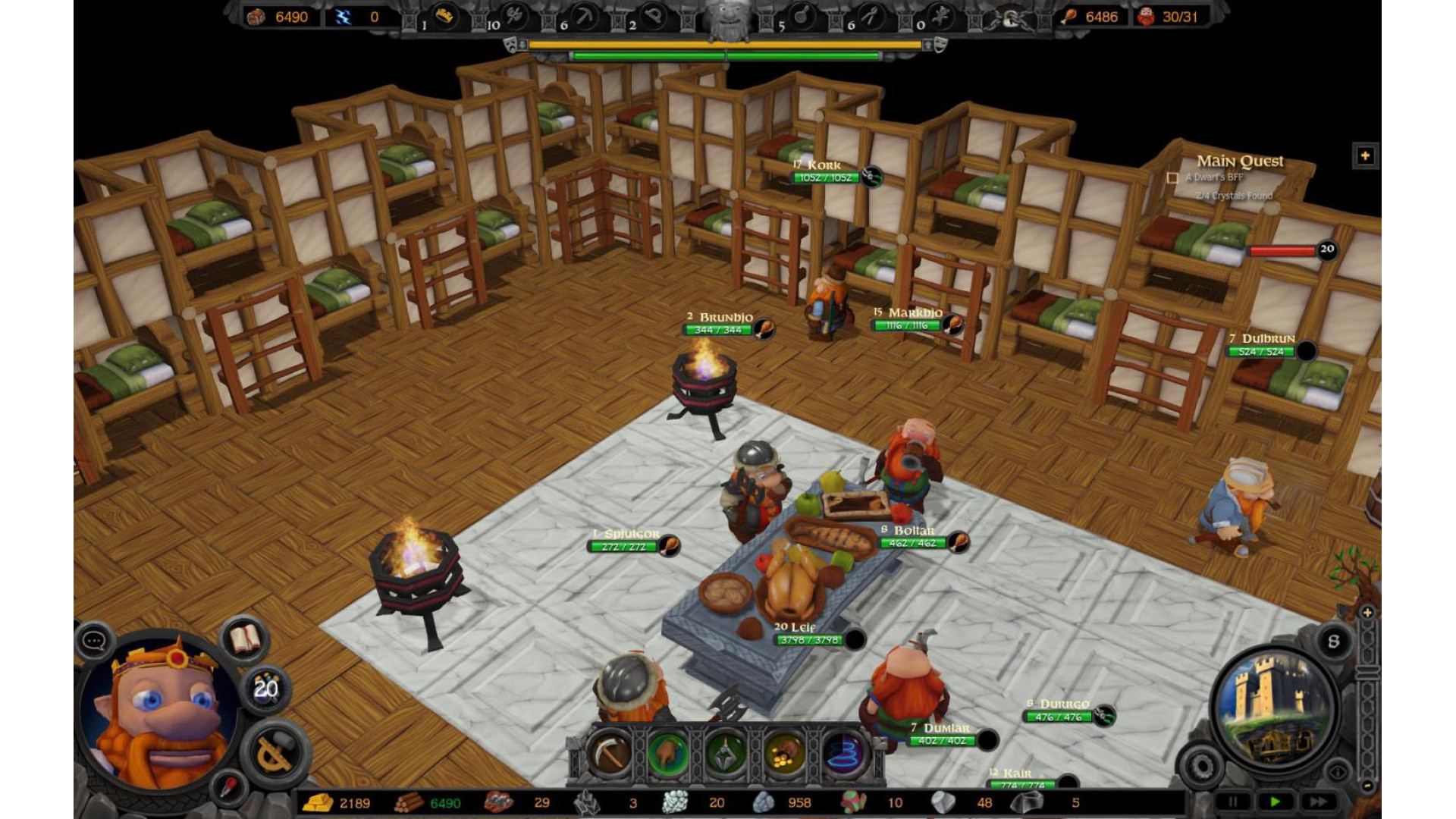
Task: Select the miner pickaxe job filter
Action: coord(585,17)
